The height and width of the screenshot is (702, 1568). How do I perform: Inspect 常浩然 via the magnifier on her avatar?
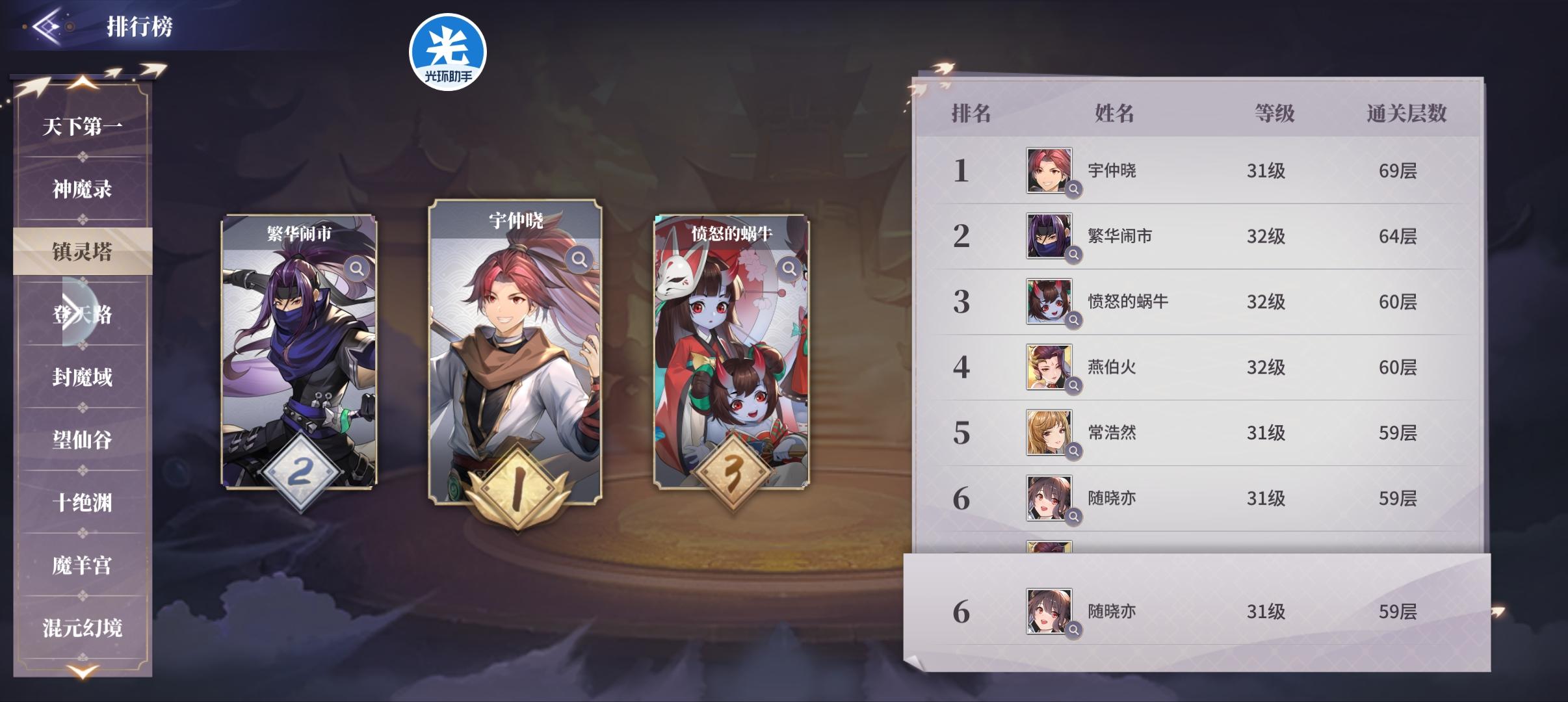coord(1073,450)
